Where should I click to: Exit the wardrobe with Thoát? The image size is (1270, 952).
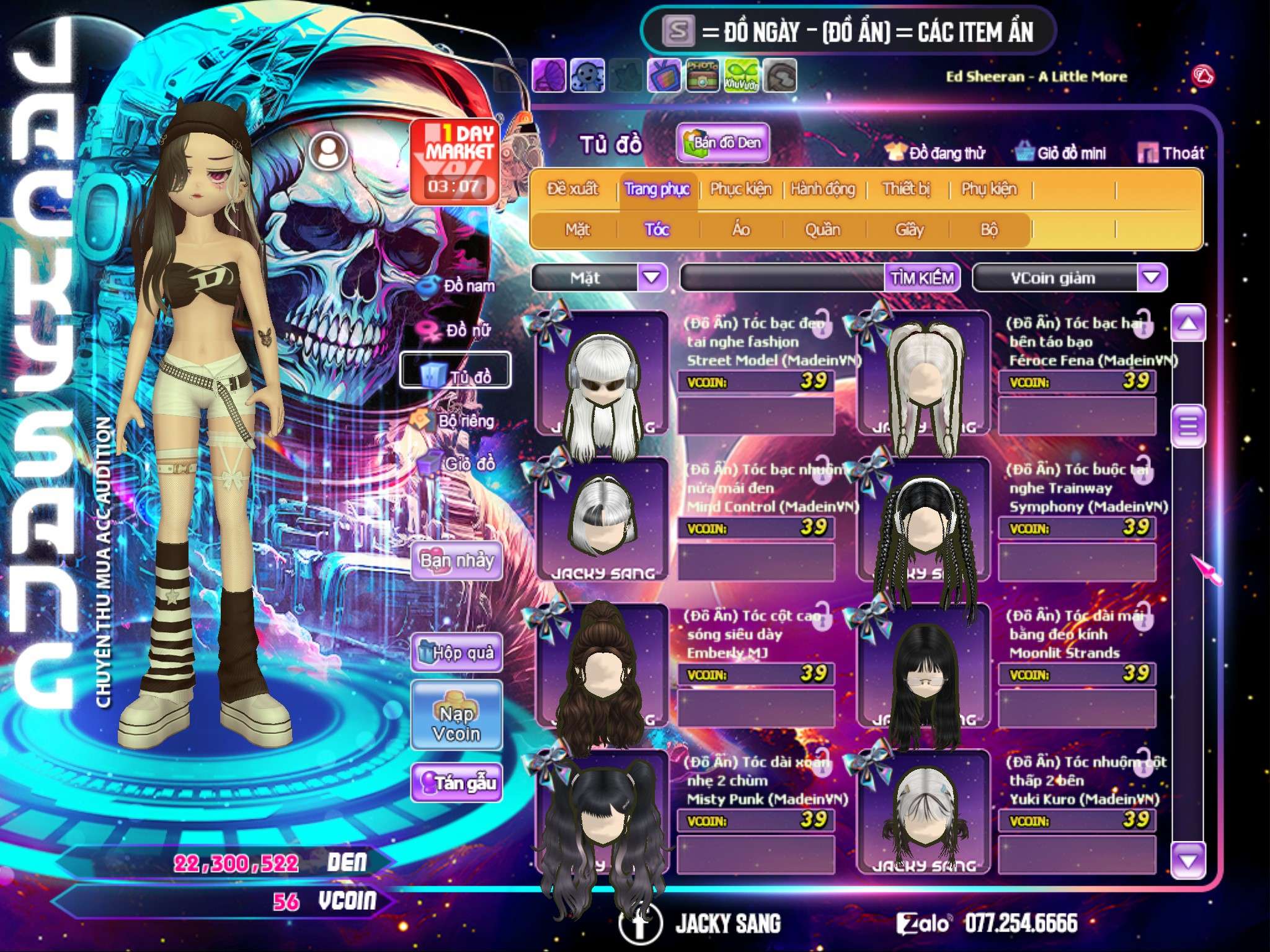click(x=1171, y=153)
